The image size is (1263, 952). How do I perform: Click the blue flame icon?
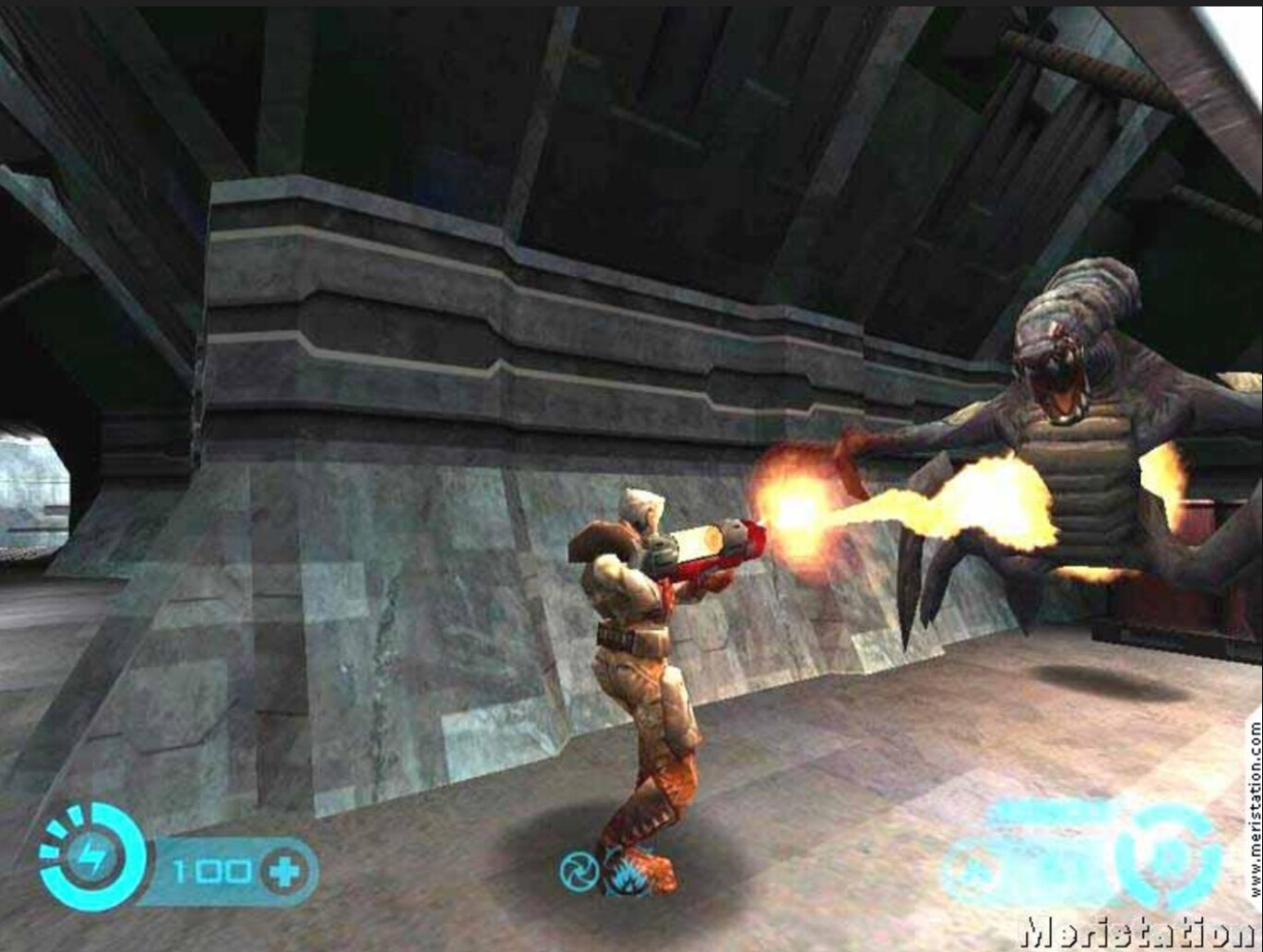(629, 873)
